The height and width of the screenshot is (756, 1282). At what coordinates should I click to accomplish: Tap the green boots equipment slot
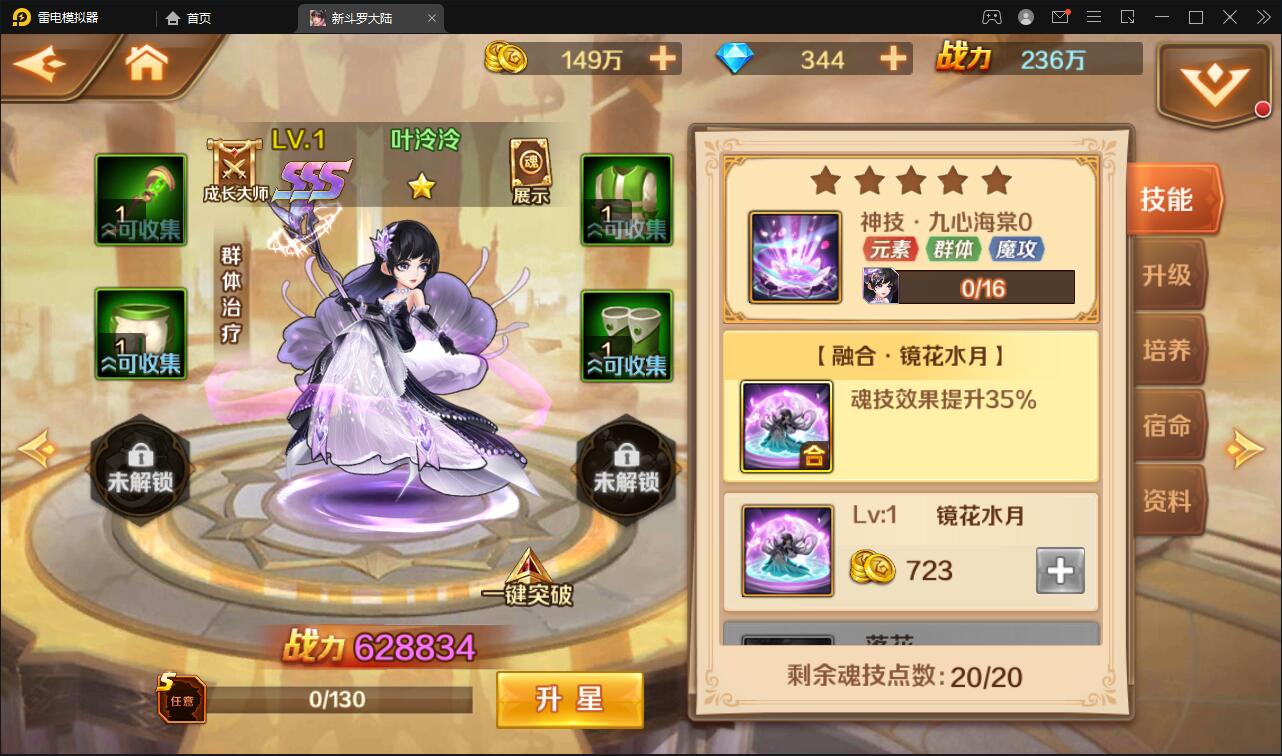tap(625, 334)
